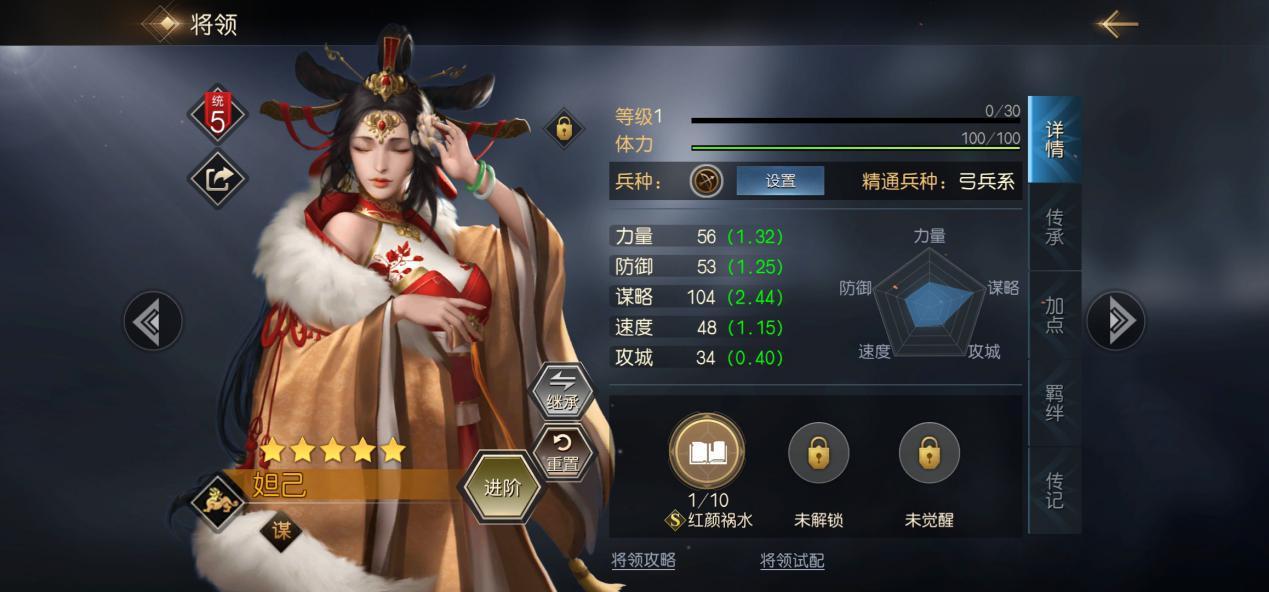This screenshot has height=592, width=1269.
Task: Open the 加点 attribute points tab
Action: click(1055, 315)
